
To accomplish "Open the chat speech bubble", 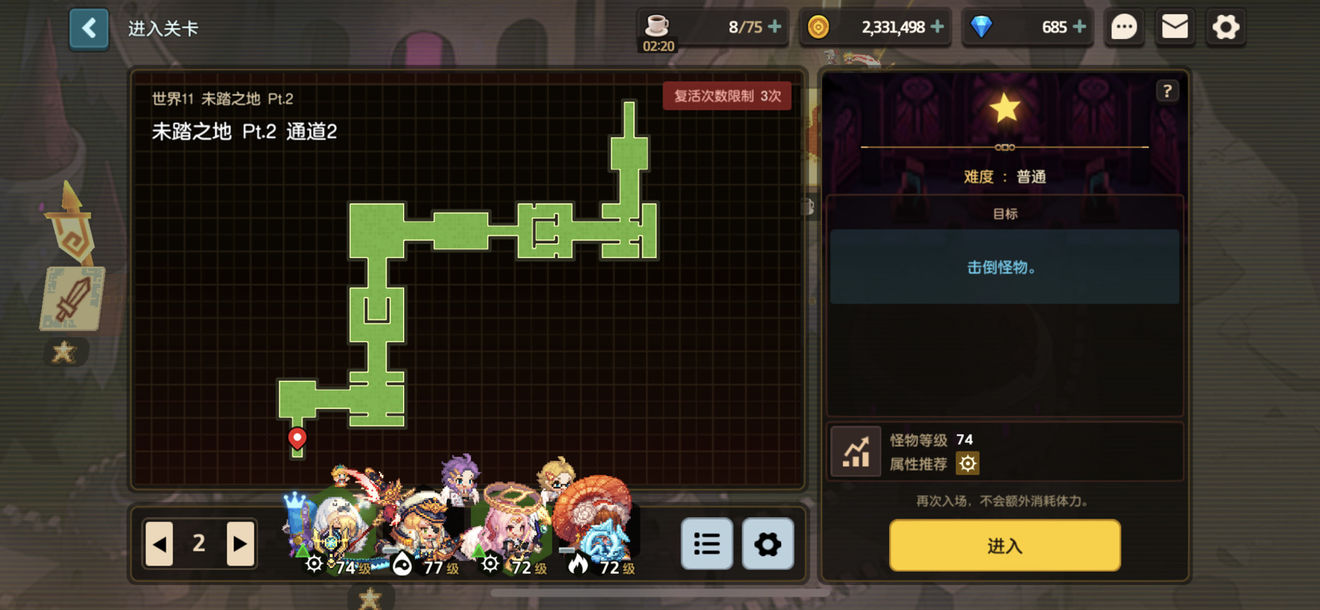I will click(1124, 27).
